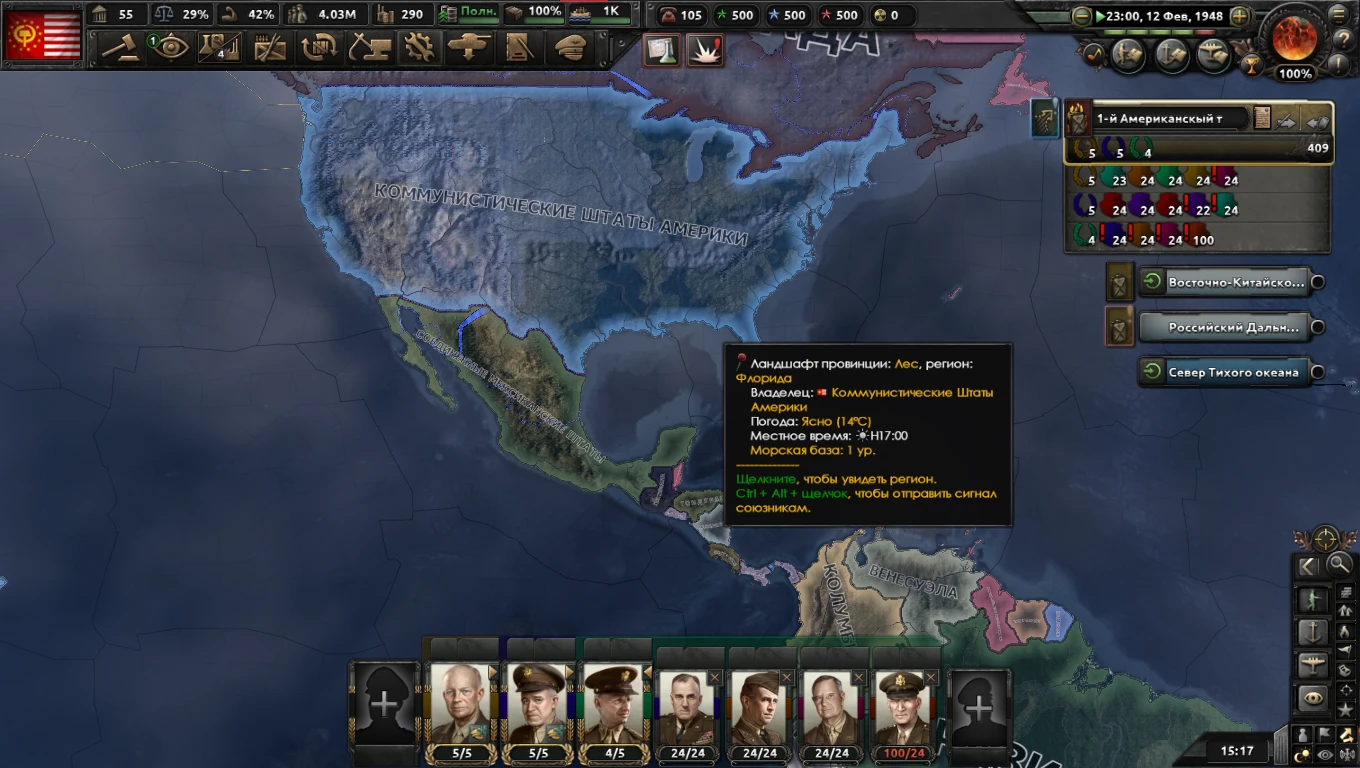Toggle day-night lighting on the map

pyautogui.click(x=1300, y=752)
